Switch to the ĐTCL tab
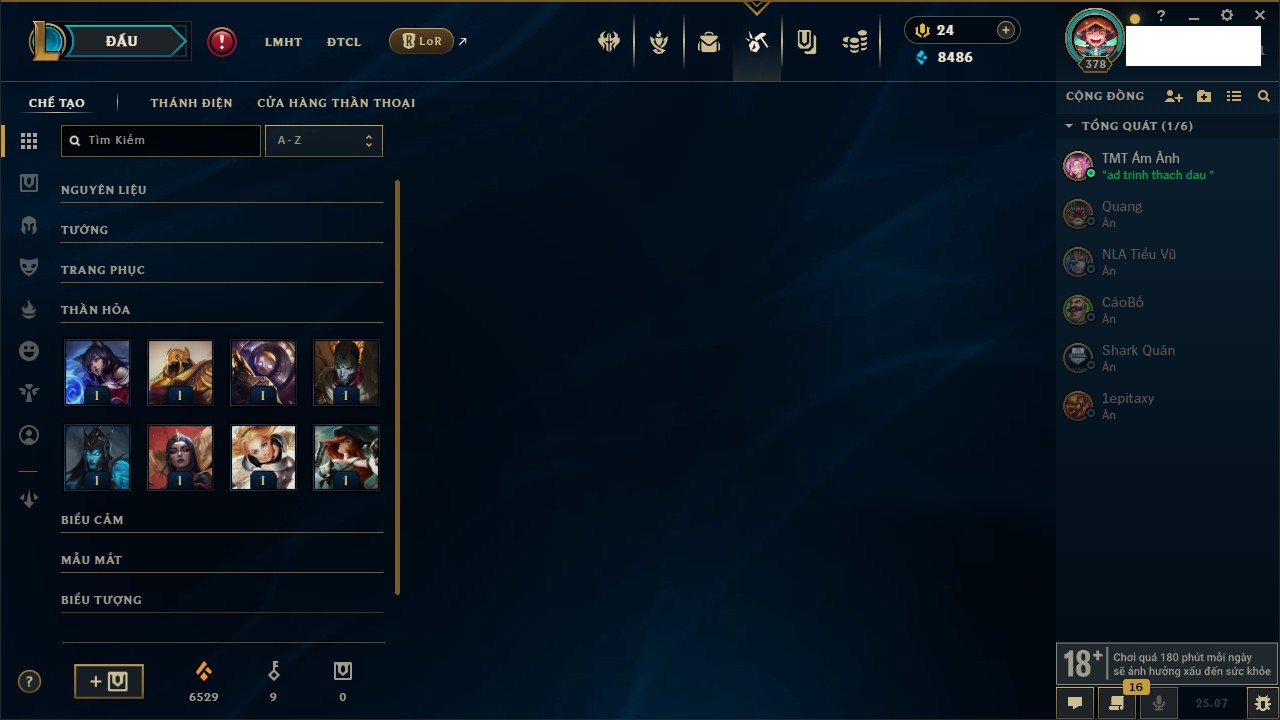Image resolution: width=1280 pixels, height=720 pixels. [344, 42]
